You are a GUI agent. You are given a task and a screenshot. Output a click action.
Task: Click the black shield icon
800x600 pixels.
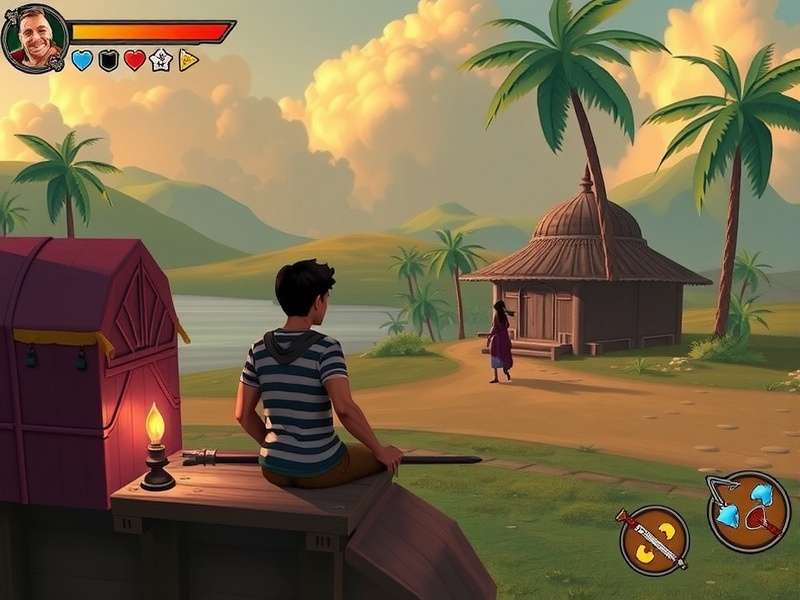[x=108, y=60]
